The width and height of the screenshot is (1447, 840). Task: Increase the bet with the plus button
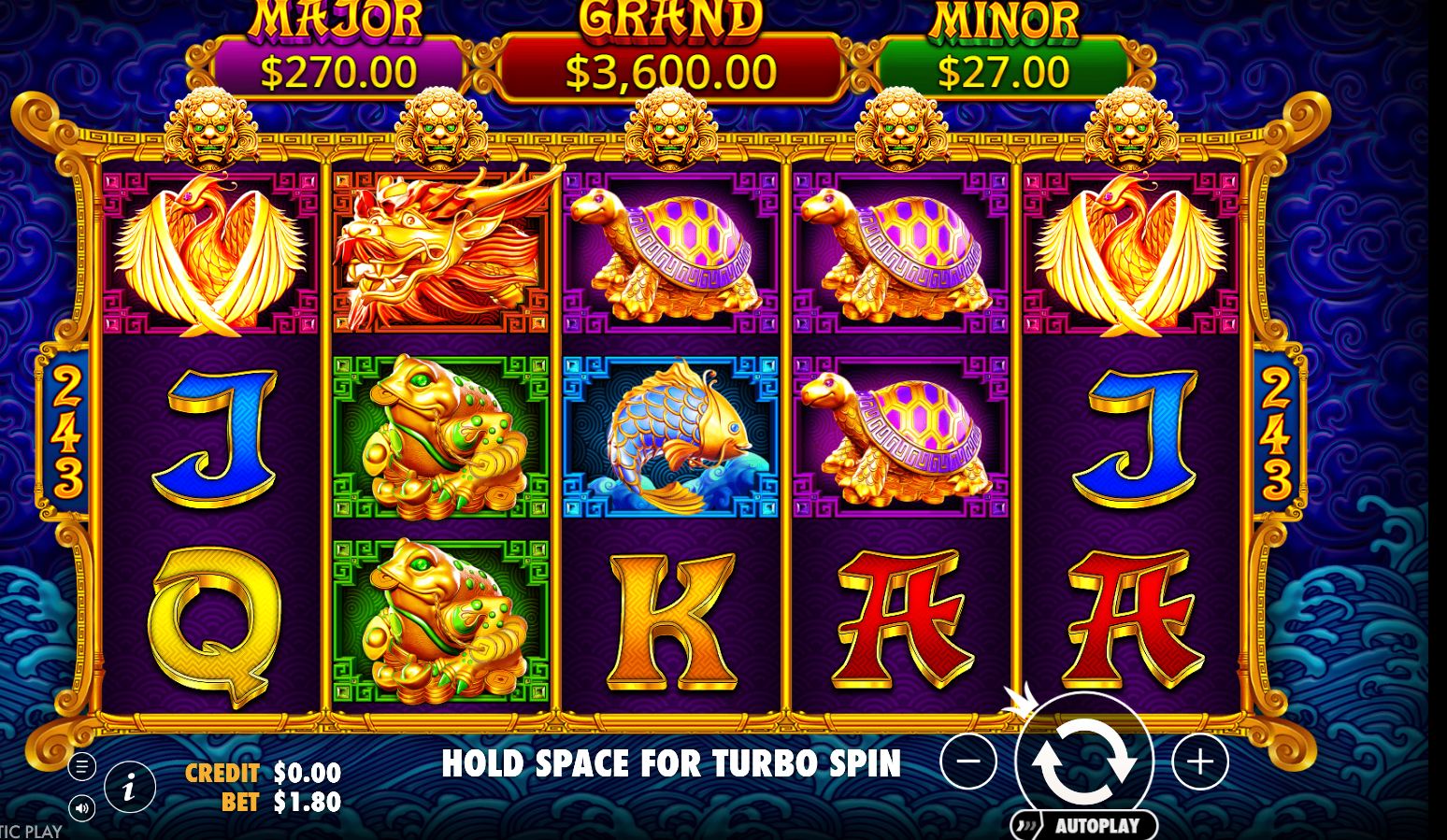coord(1199,762)
